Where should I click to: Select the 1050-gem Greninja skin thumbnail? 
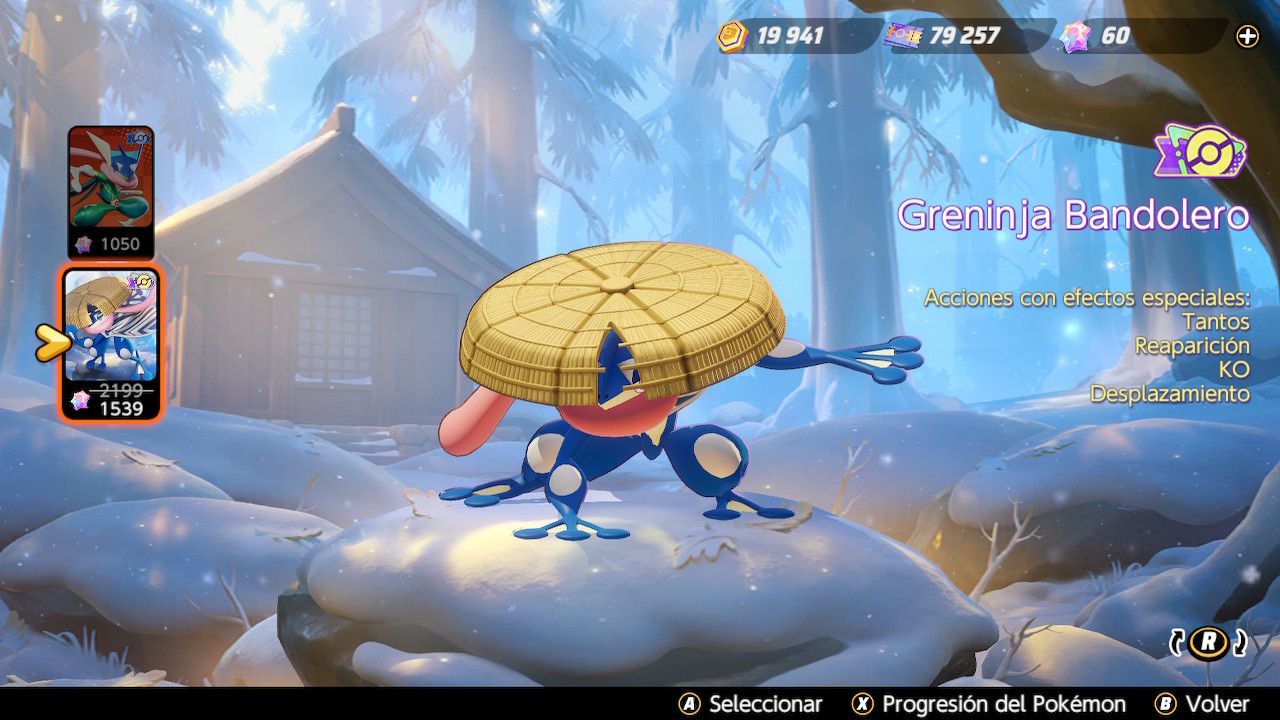tap(110, 189)
